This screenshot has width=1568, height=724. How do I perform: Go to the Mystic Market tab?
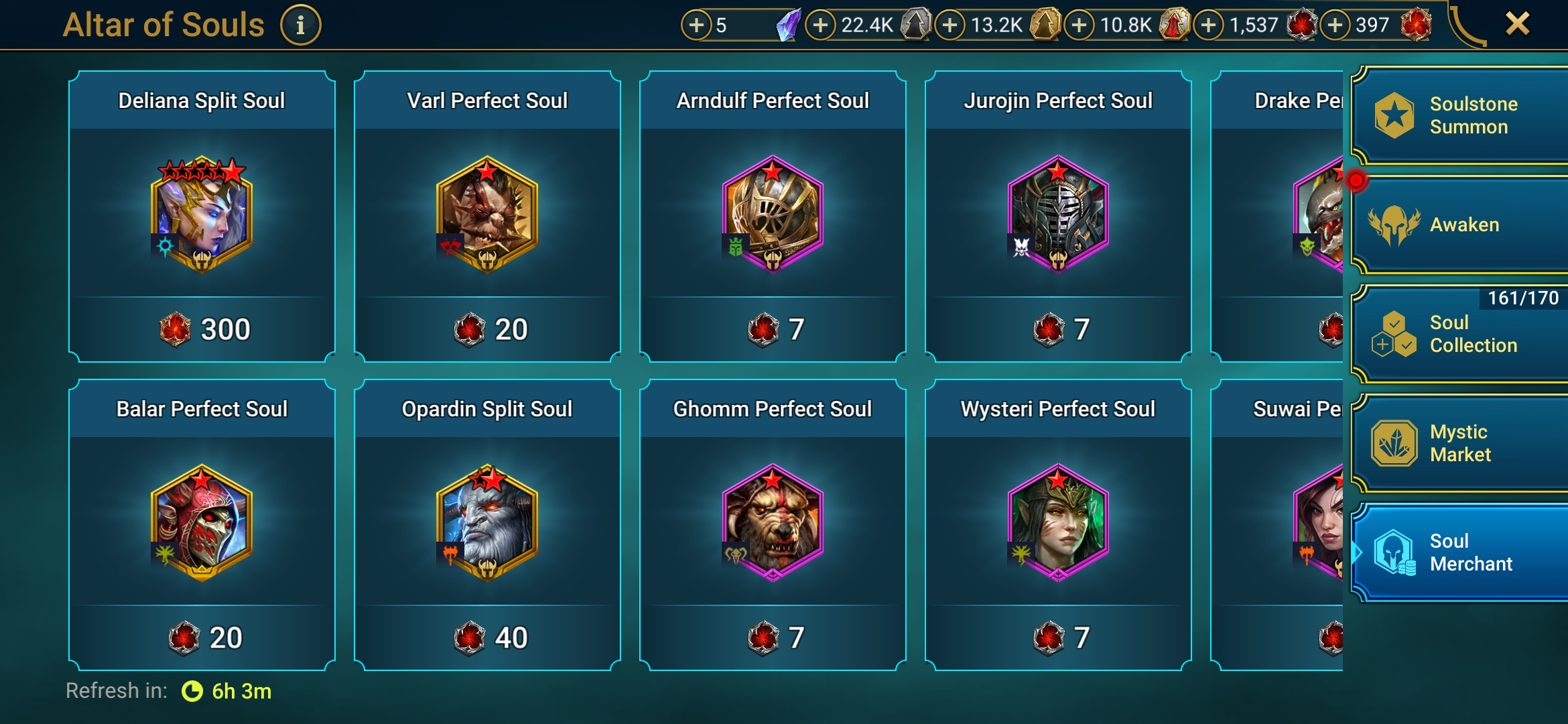(x=1461, y=443)
